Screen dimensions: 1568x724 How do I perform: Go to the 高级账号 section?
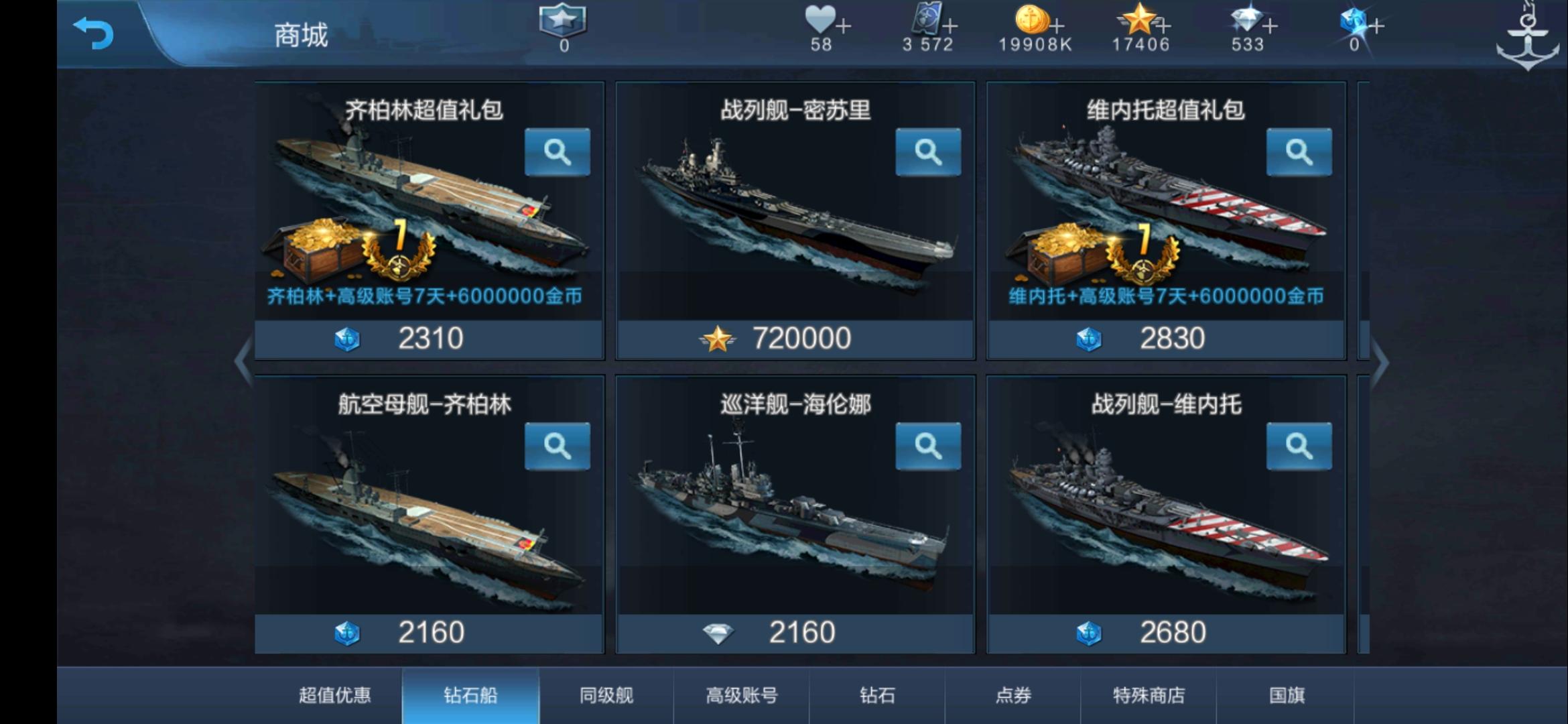tap(742, 696)
